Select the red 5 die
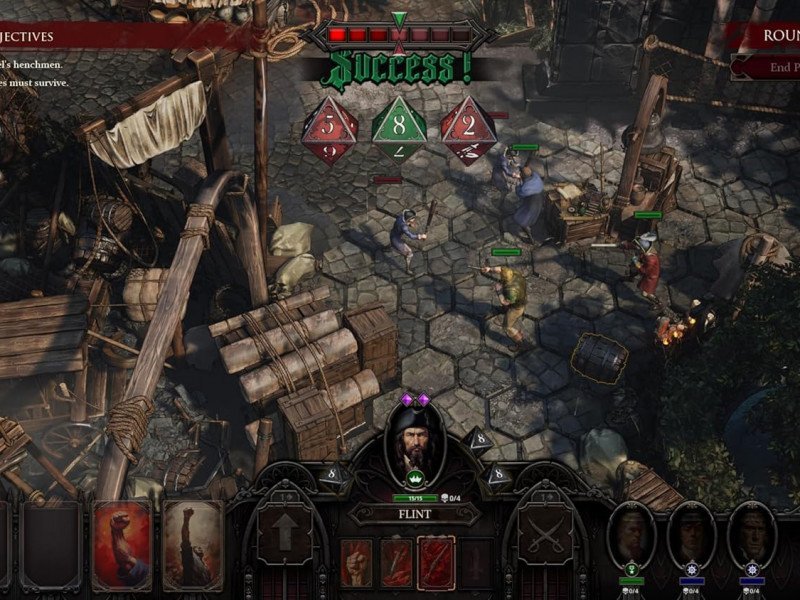Screen dimensions: 800x600 330,127
